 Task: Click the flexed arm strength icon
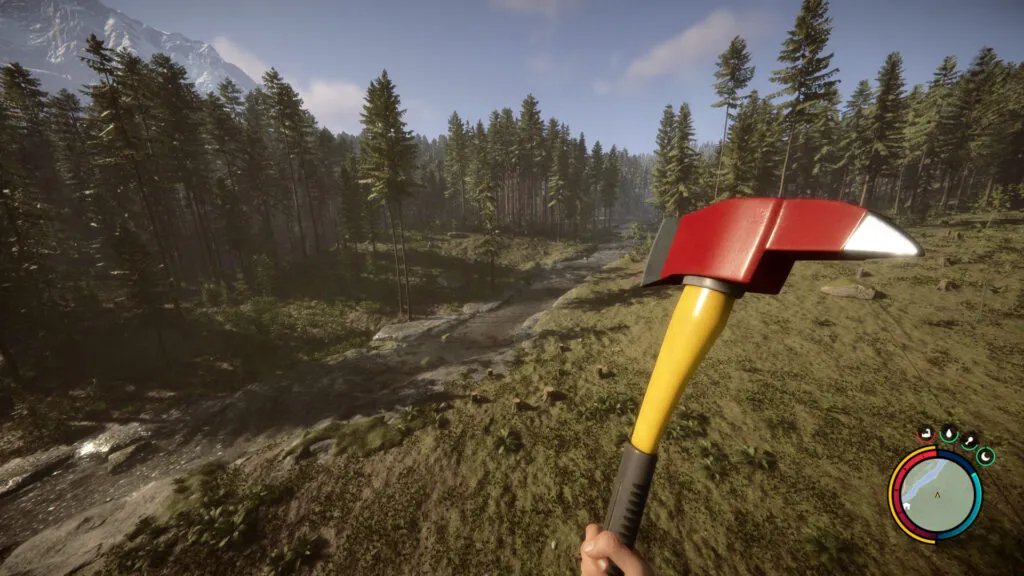pyautogui.click(x=926, y=433)
